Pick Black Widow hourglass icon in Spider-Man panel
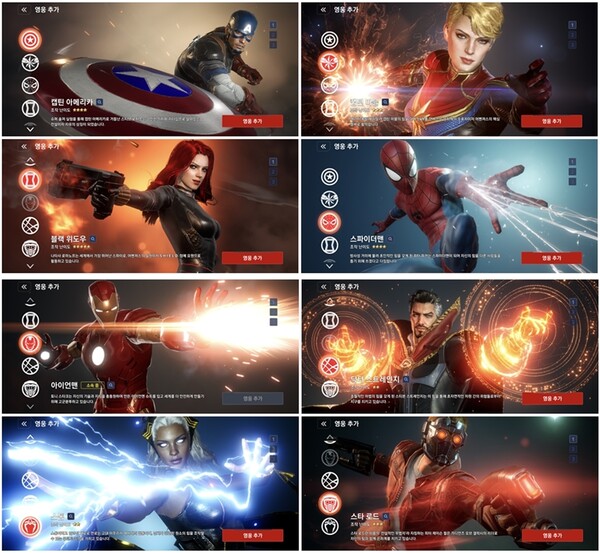This screenshot has width=600, height=553. pos(330,244)
